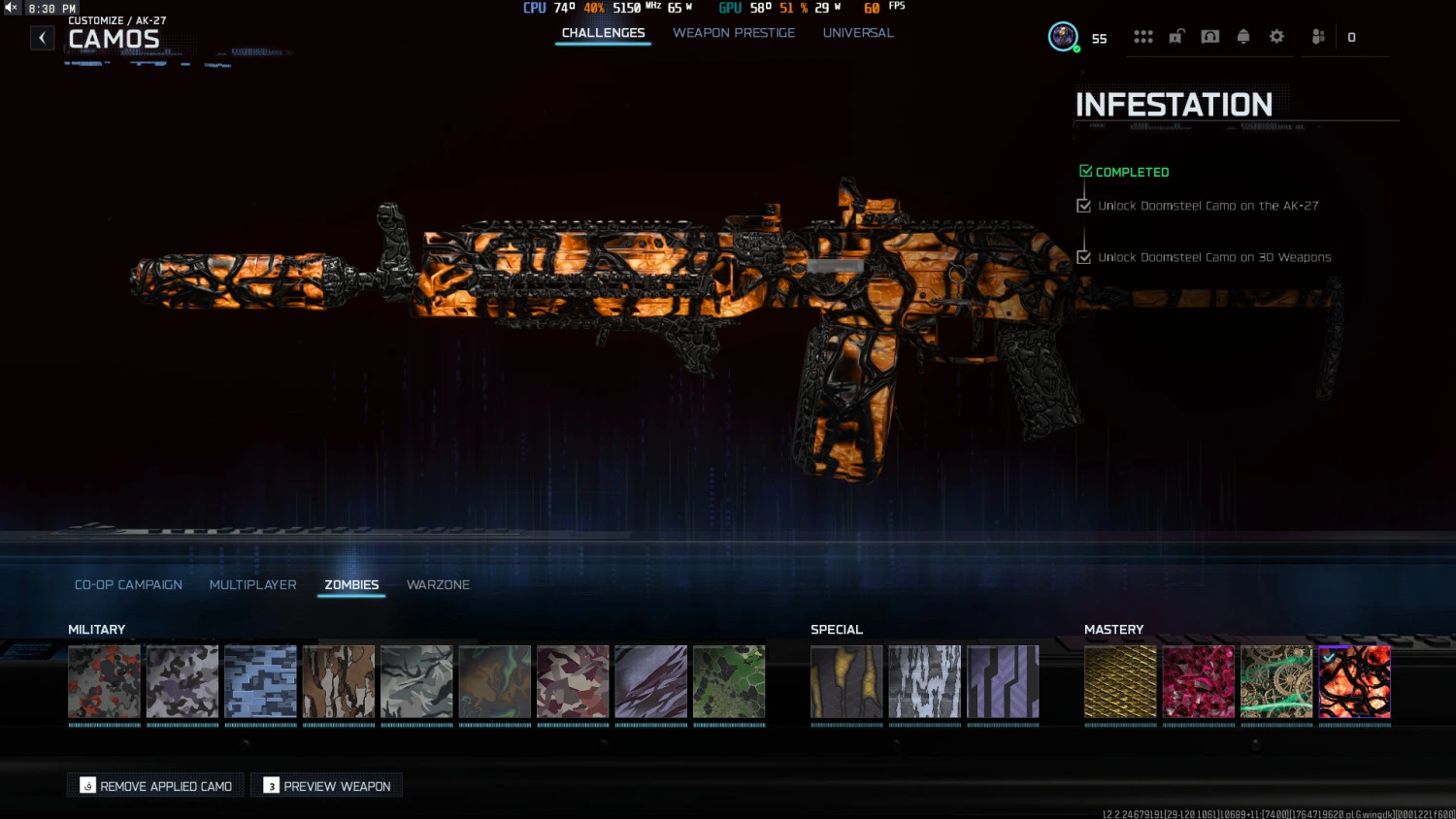Click the COMPLETED checkbox indicator
Viewport: 1456px width, 819px height.
1085,169
